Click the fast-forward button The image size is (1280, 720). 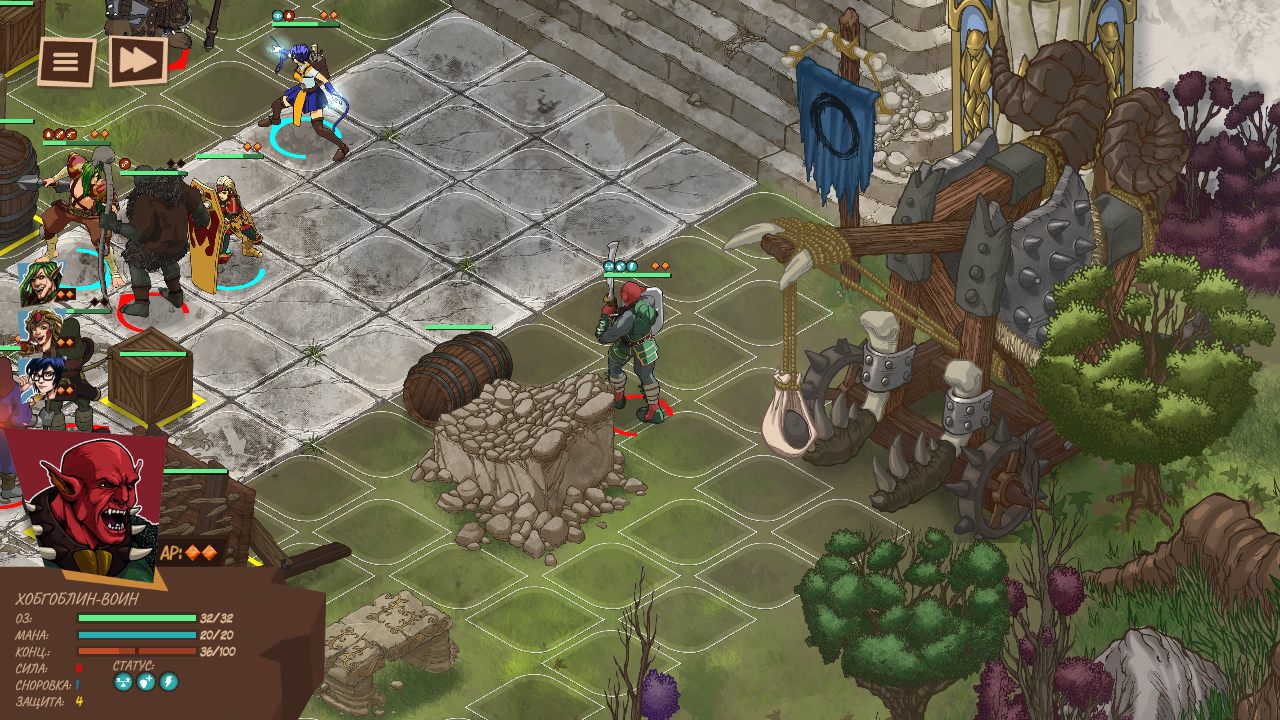pos(137,61)
